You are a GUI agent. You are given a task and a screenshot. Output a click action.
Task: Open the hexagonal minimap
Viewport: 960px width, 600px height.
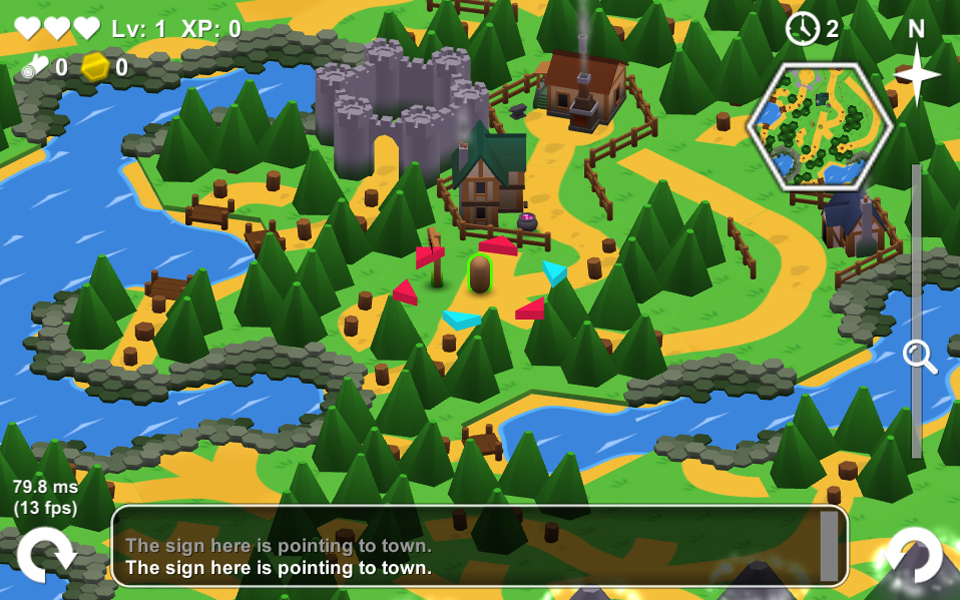(x=820, y=125)
